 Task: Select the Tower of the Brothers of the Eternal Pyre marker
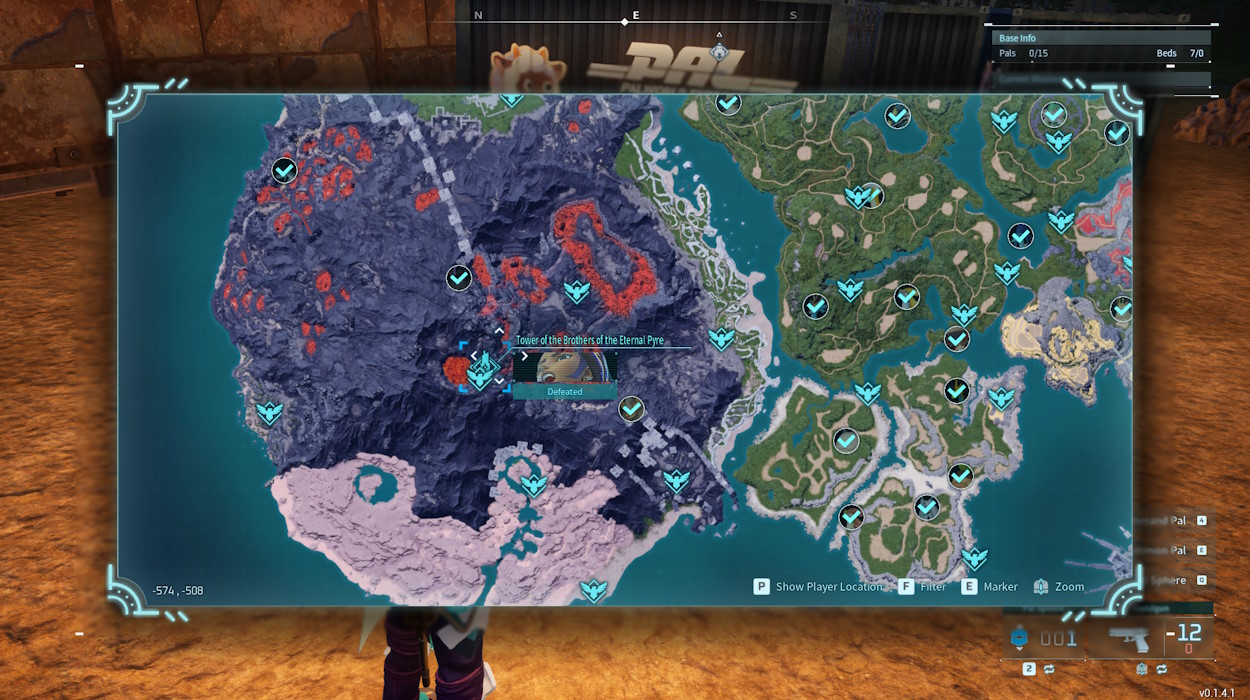482,368
